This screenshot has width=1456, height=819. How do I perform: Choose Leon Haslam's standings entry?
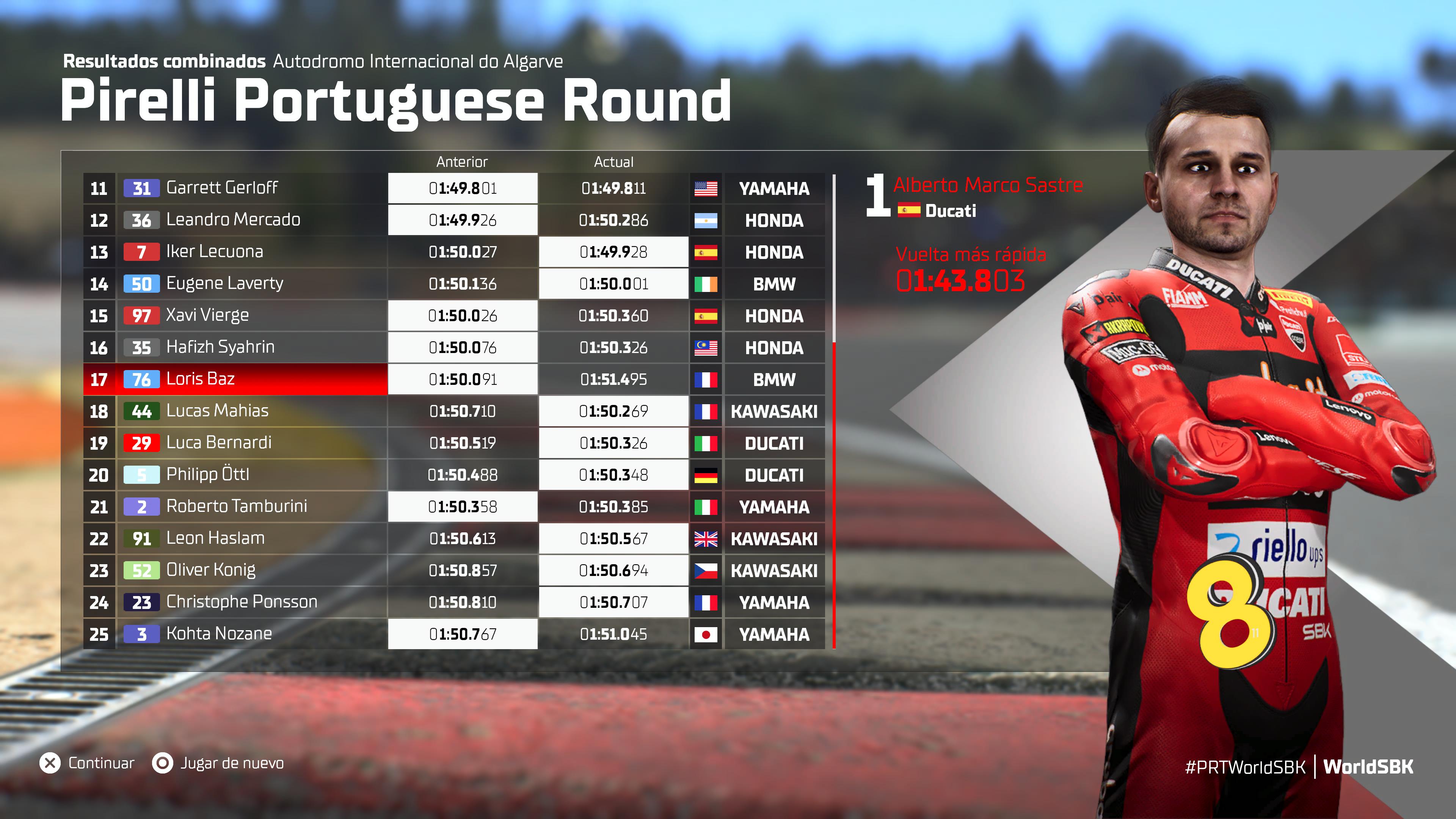pos(215,538)
